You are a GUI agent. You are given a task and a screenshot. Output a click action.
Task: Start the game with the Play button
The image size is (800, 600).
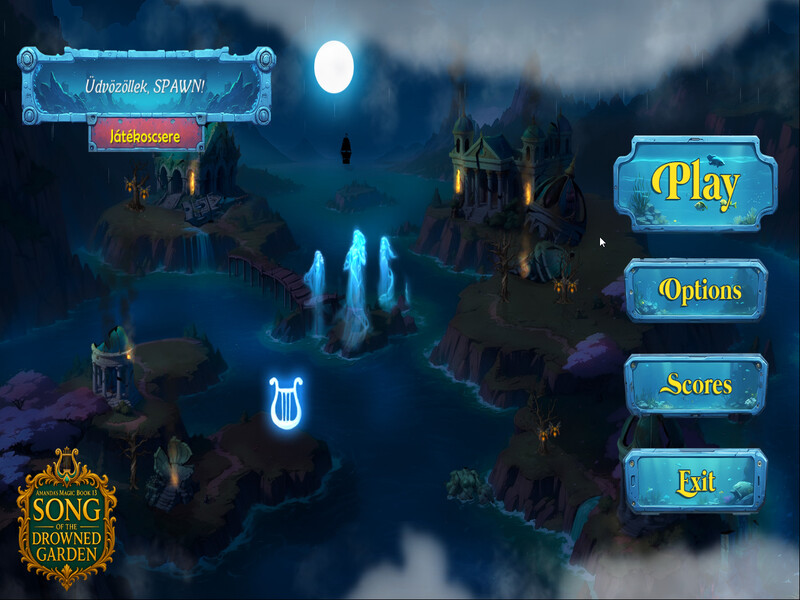[695, 184]
